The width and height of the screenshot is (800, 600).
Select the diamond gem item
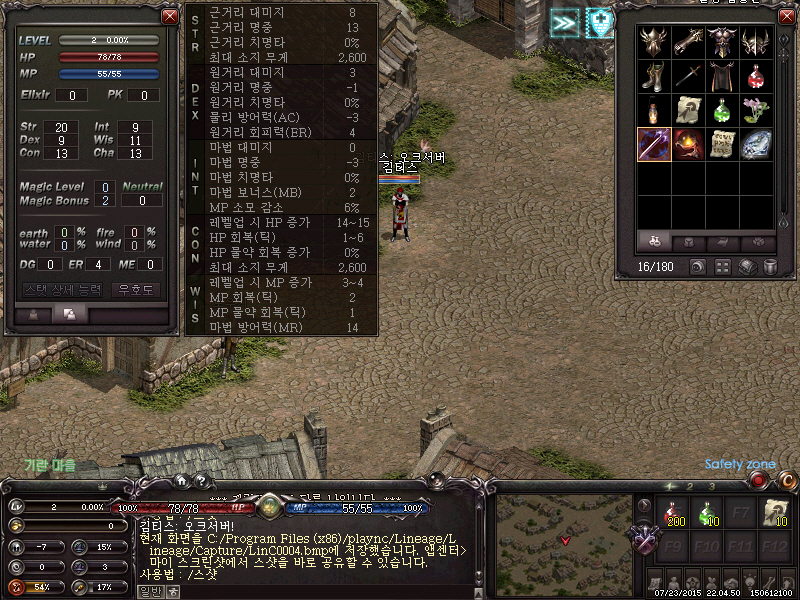coord(756,144)
